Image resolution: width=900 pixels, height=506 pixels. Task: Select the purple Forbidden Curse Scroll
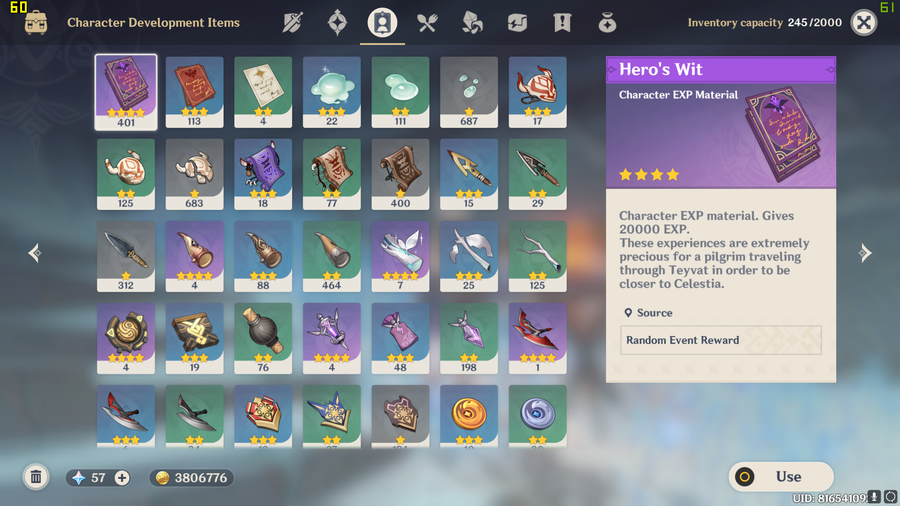pos(263,174)
